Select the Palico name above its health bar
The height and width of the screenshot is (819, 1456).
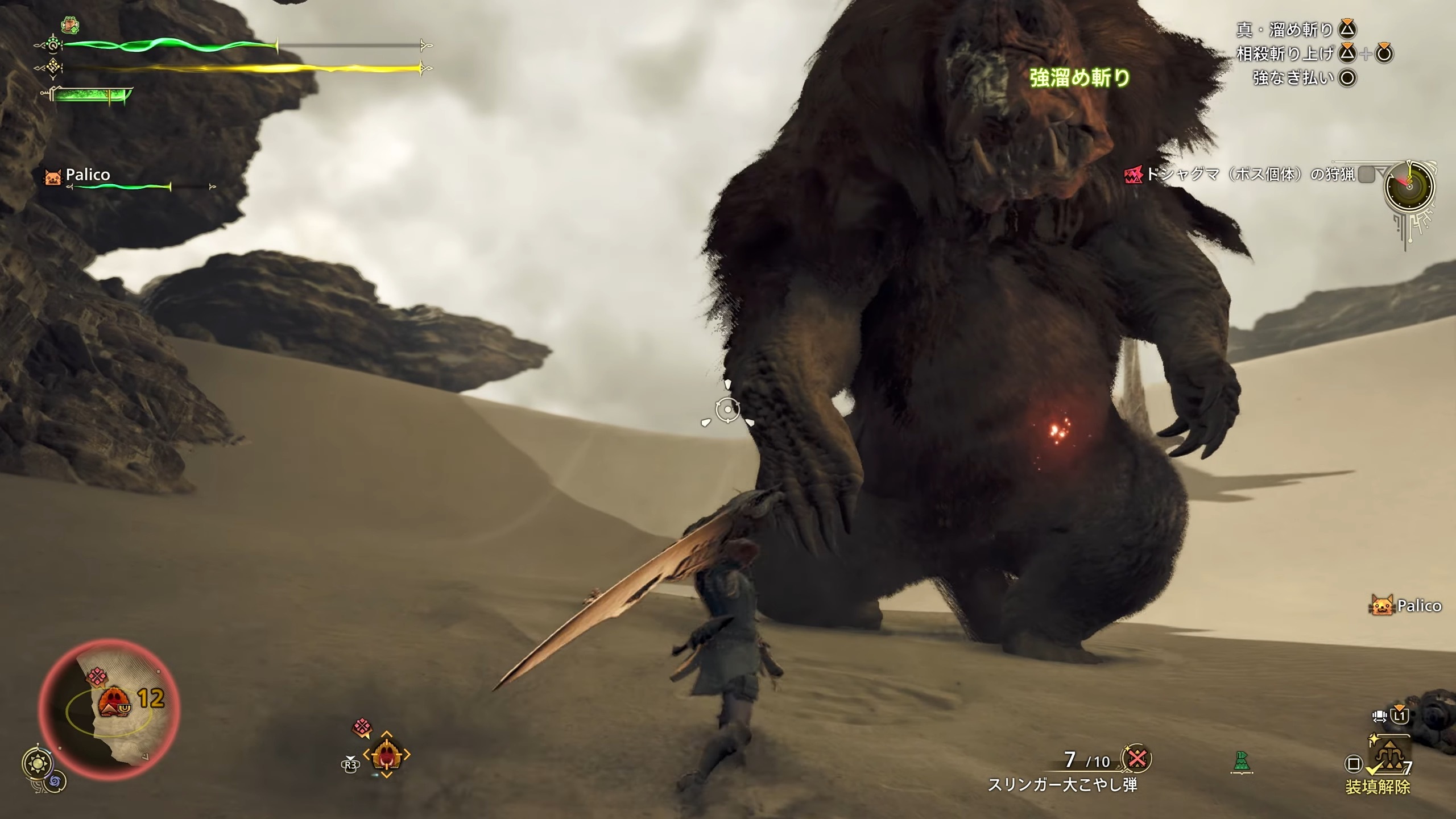[x=88, y=175]
